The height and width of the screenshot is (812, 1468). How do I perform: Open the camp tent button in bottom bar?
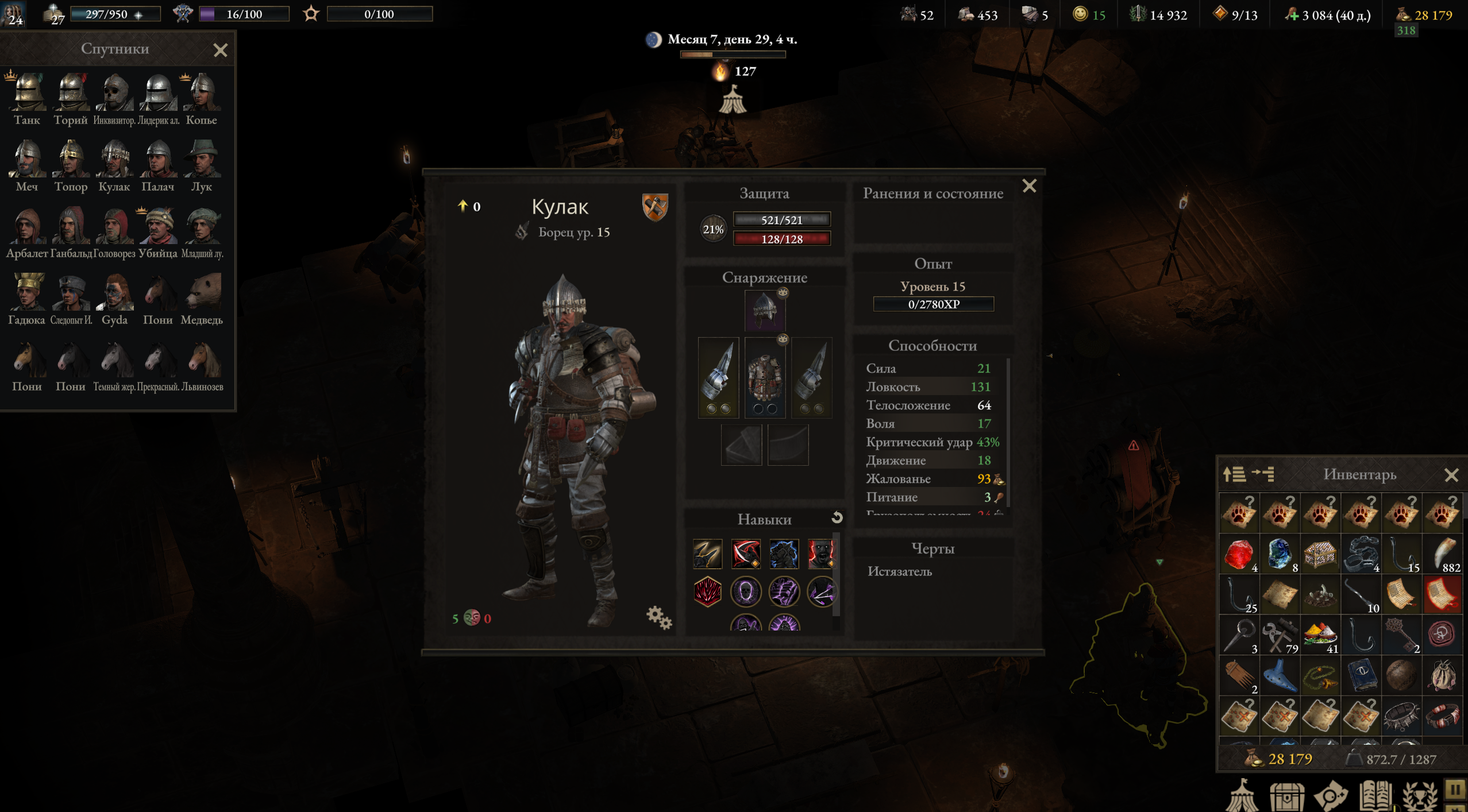coord(1241,795)
